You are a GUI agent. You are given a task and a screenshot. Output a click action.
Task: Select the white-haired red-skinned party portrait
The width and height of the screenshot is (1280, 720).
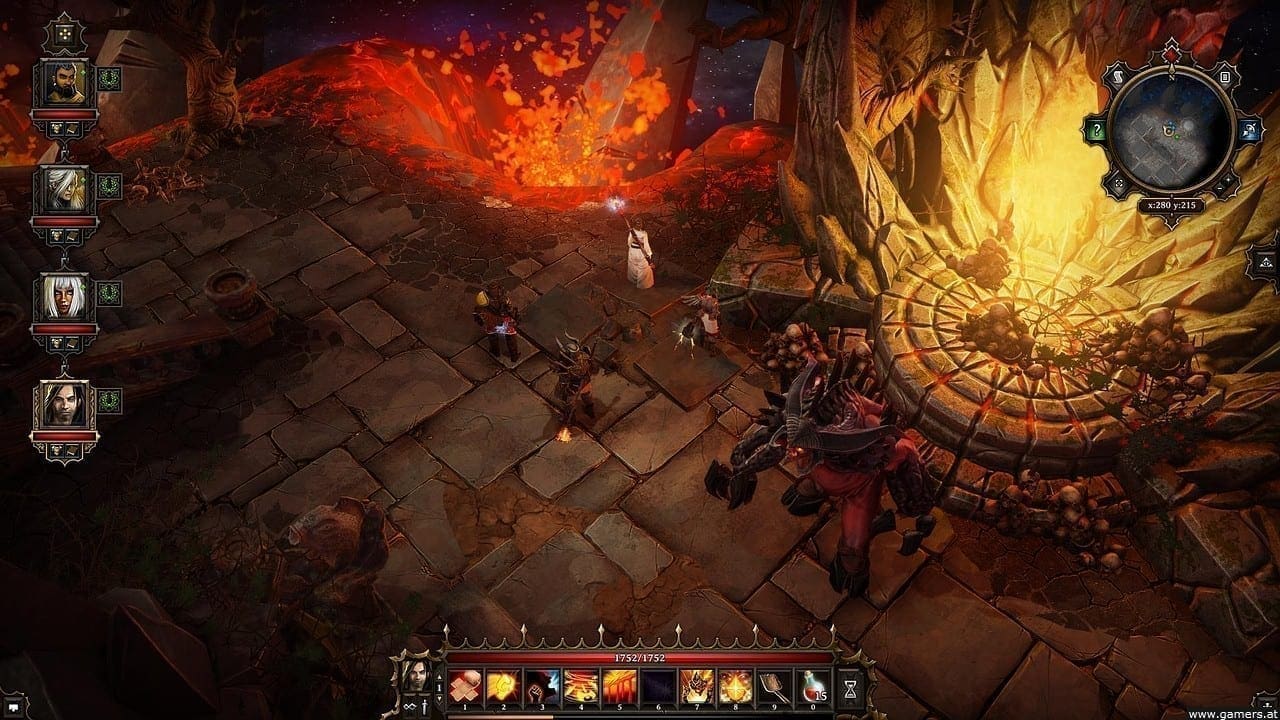63,297
